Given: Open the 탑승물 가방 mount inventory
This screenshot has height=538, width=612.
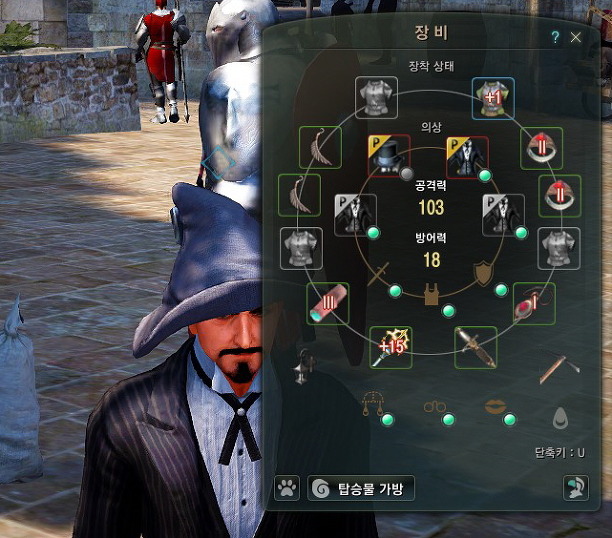Looking at the screenshot, I should 361,488.
